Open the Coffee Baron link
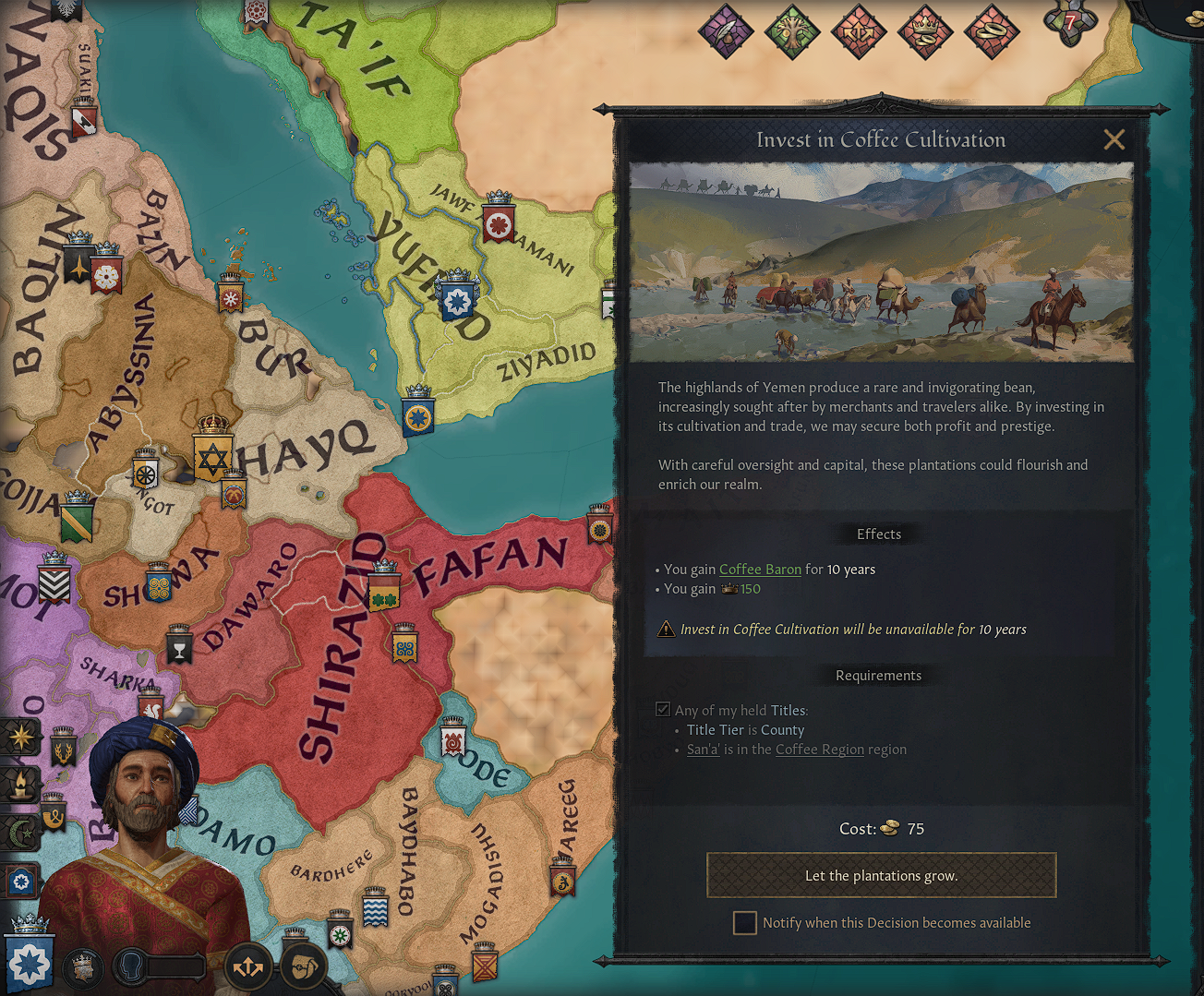 760,569
